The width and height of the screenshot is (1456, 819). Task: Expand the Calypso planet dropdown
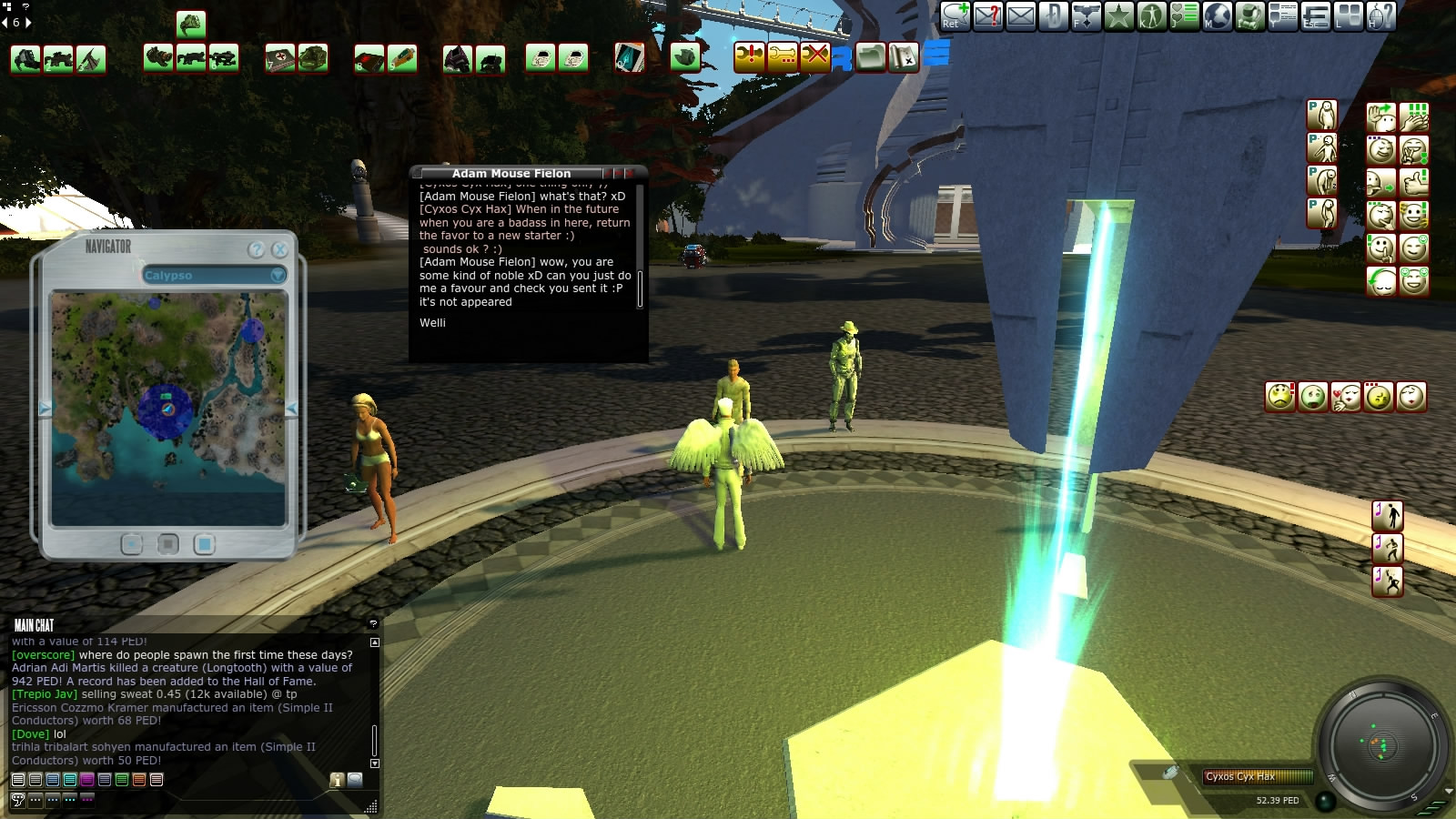click(278, 275)
